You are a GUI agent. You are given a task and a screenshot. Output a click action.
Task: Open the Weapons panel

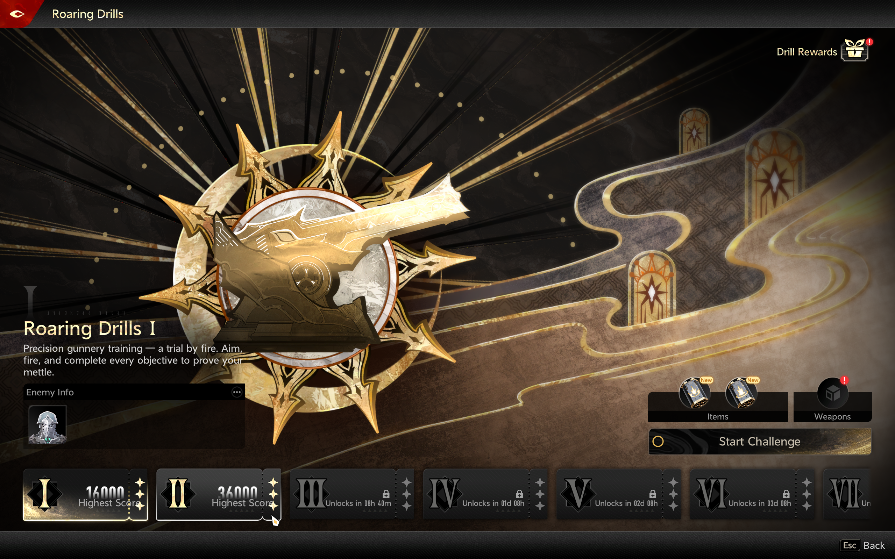pos(832,400)
